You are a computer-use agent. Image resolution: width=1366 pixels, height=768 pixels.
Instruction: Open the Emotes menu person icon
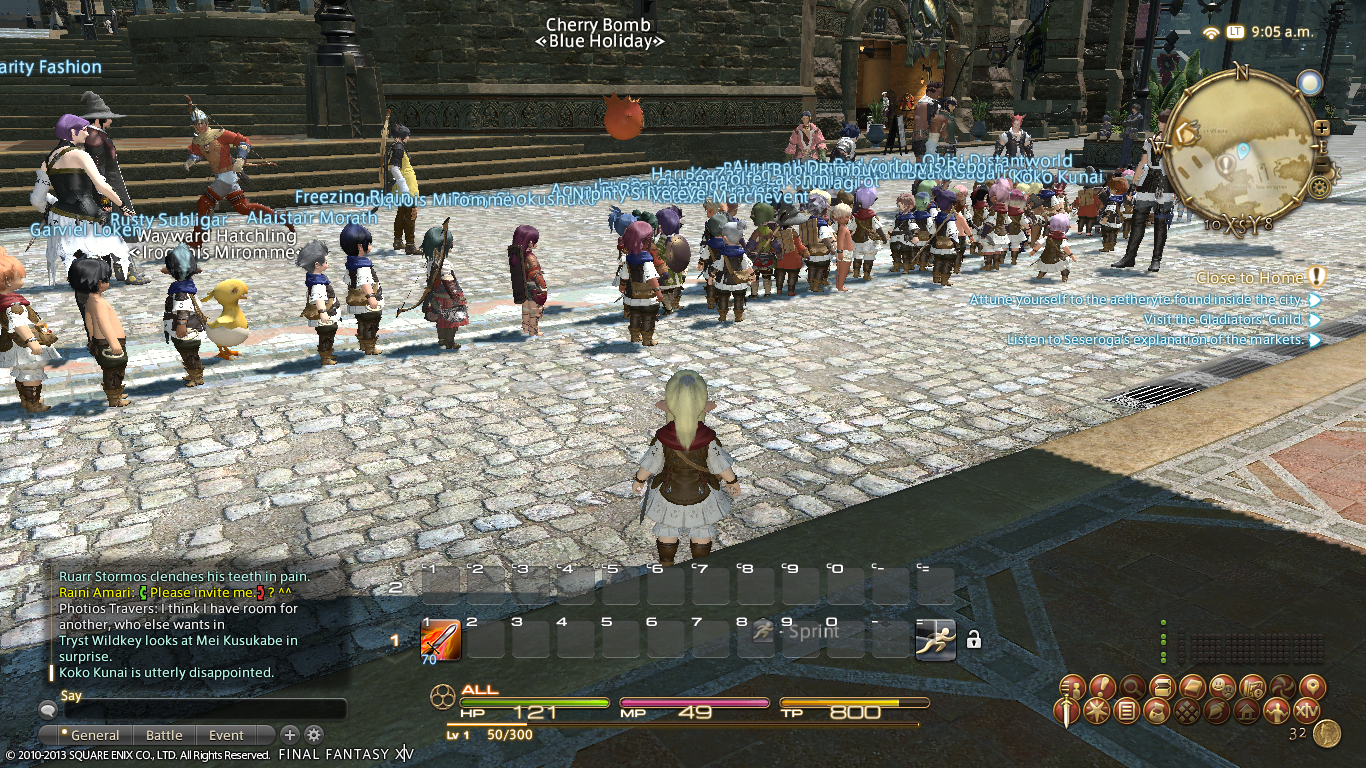tap(1276, 712)
